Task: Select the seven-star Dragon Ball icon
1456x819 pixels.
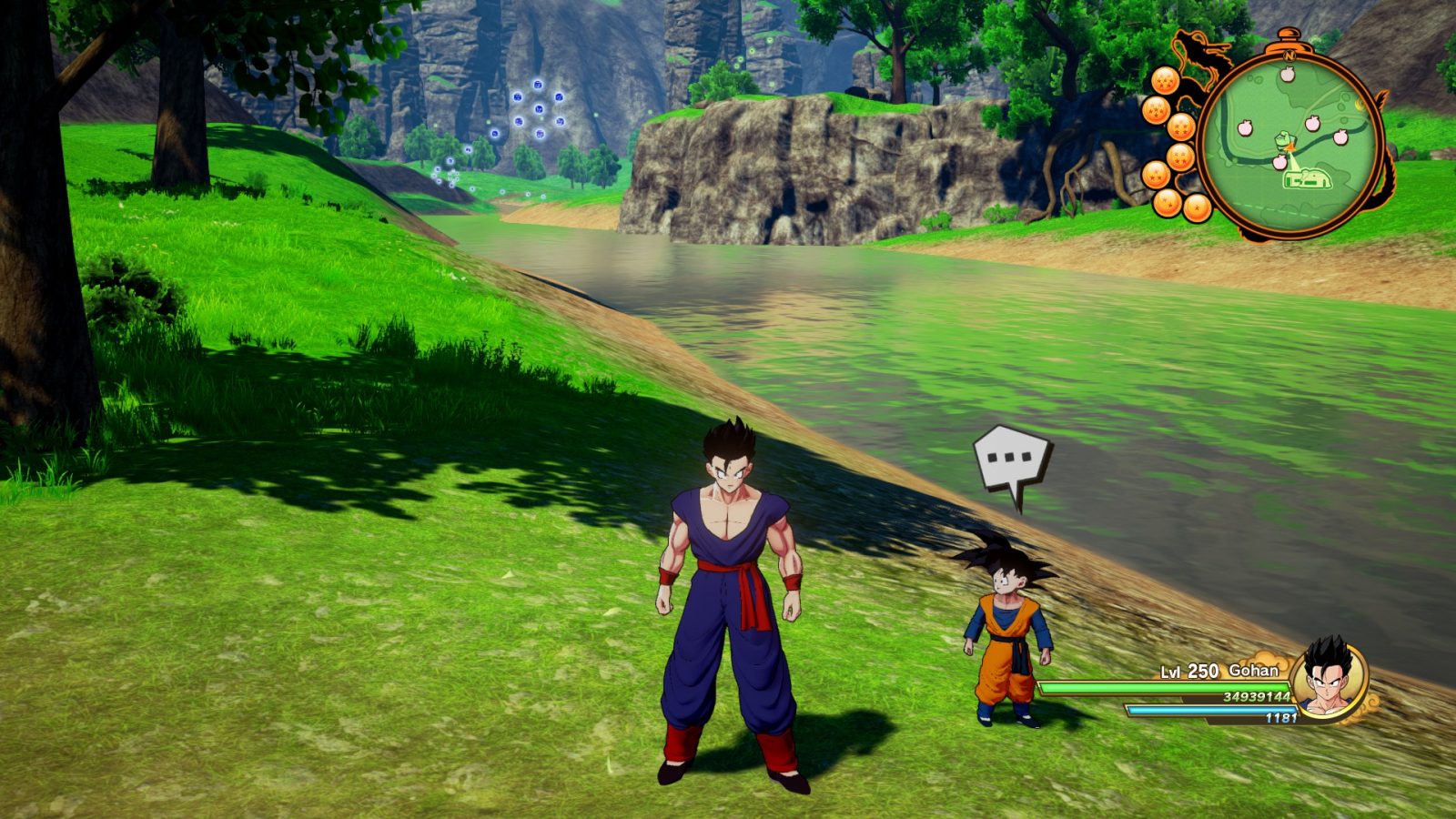Action: [1166, 81]
